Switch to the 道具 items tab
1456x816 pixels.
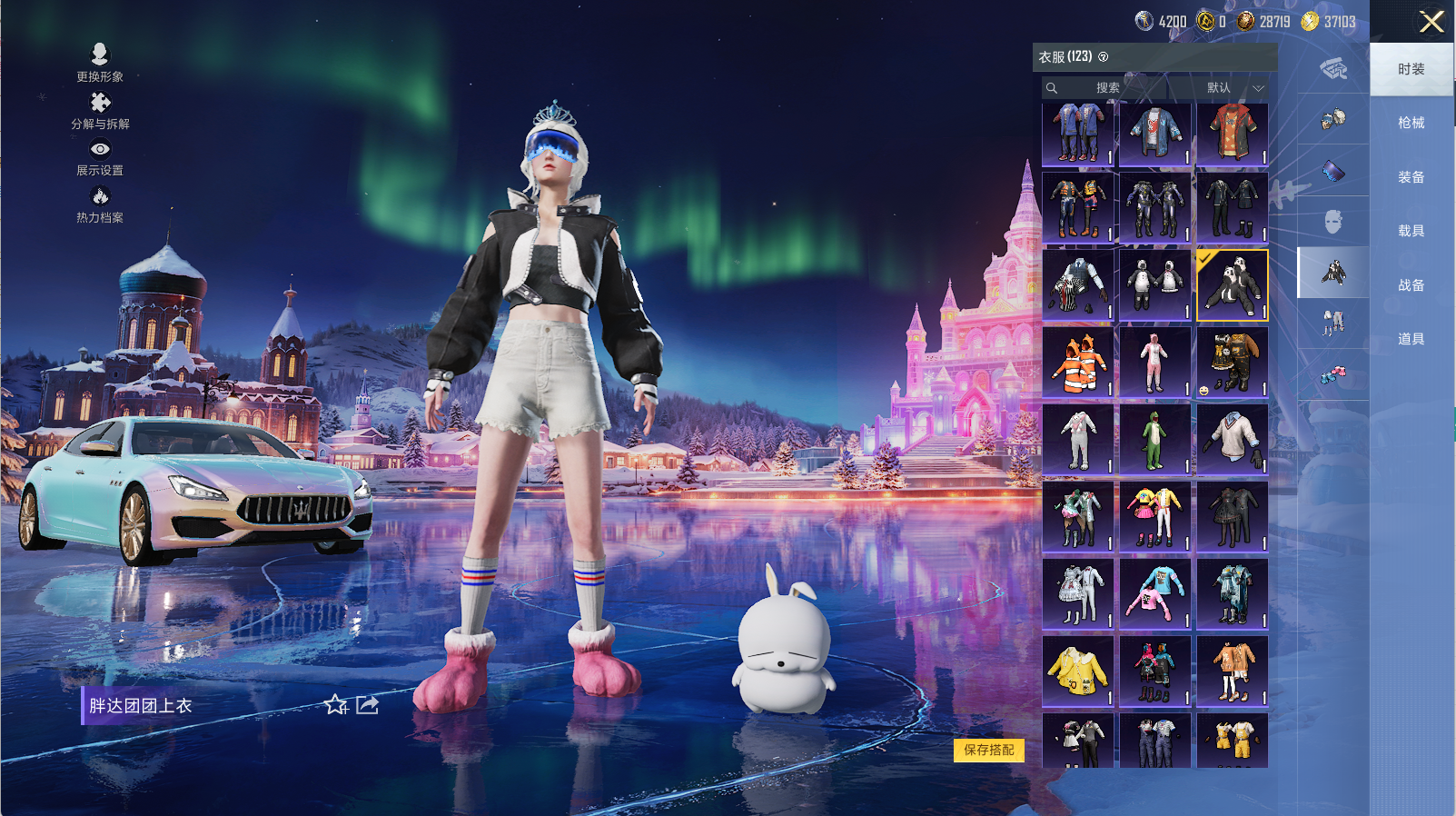(x=1411, y=339)
